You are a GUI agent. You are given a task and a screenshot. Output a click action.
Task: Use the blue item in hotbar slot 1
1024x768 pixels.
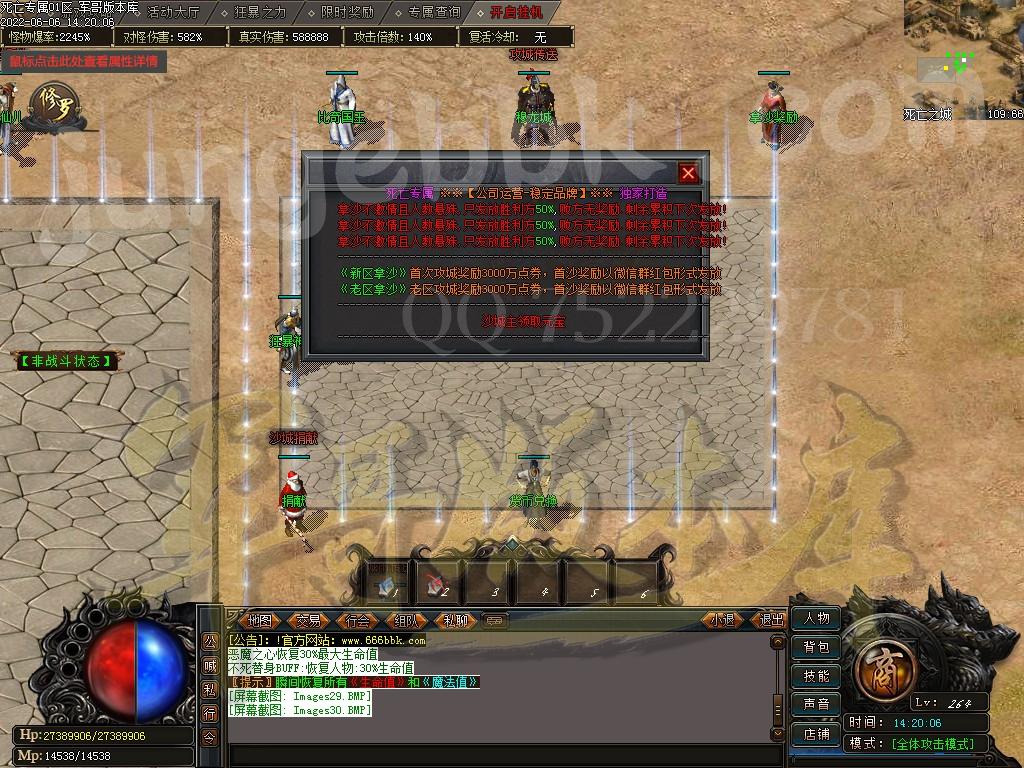pos(385,580)
